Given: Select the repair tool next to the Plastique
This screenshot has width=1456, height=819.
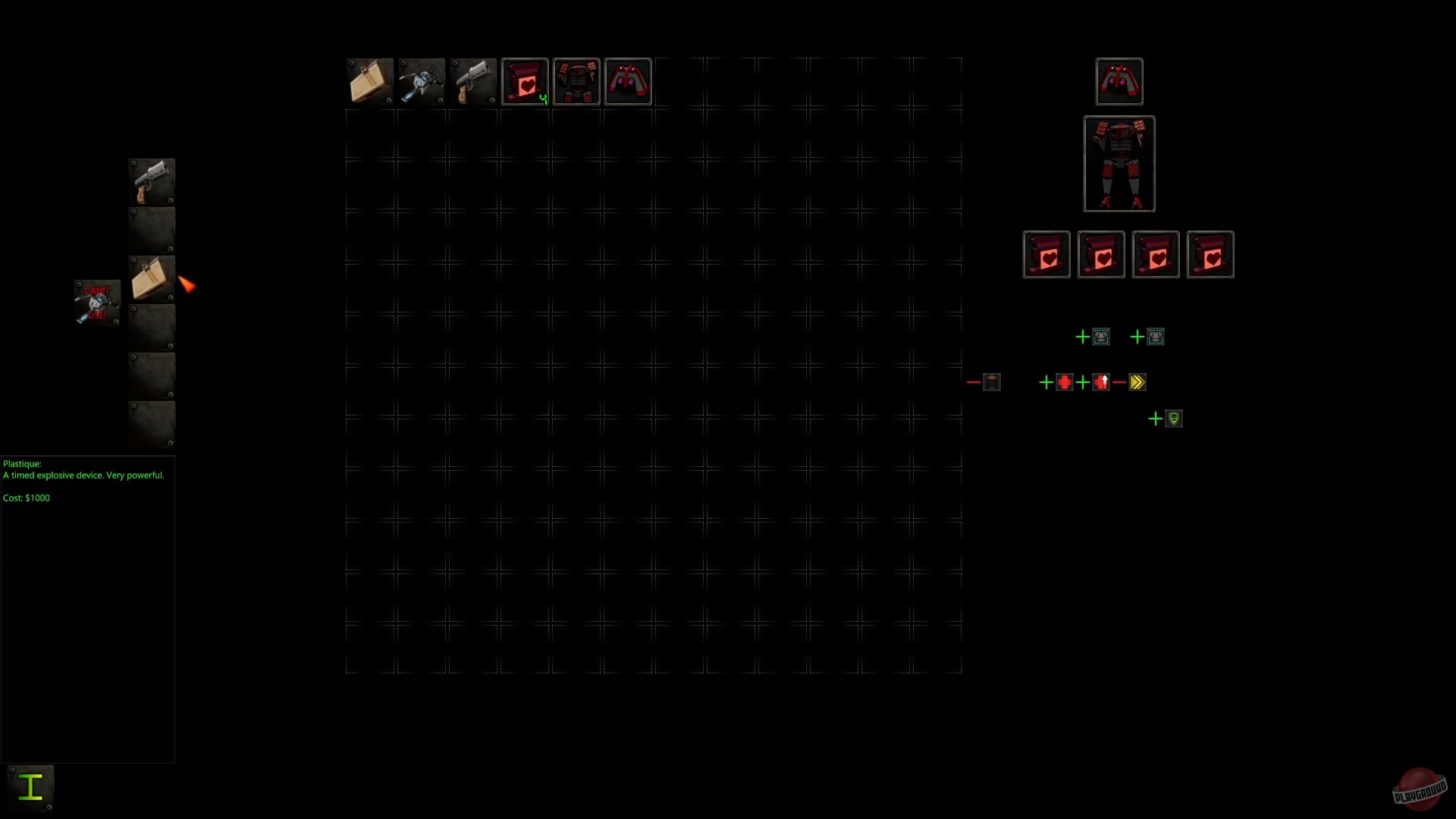Looking at the screenshot, I should point(422,81).
